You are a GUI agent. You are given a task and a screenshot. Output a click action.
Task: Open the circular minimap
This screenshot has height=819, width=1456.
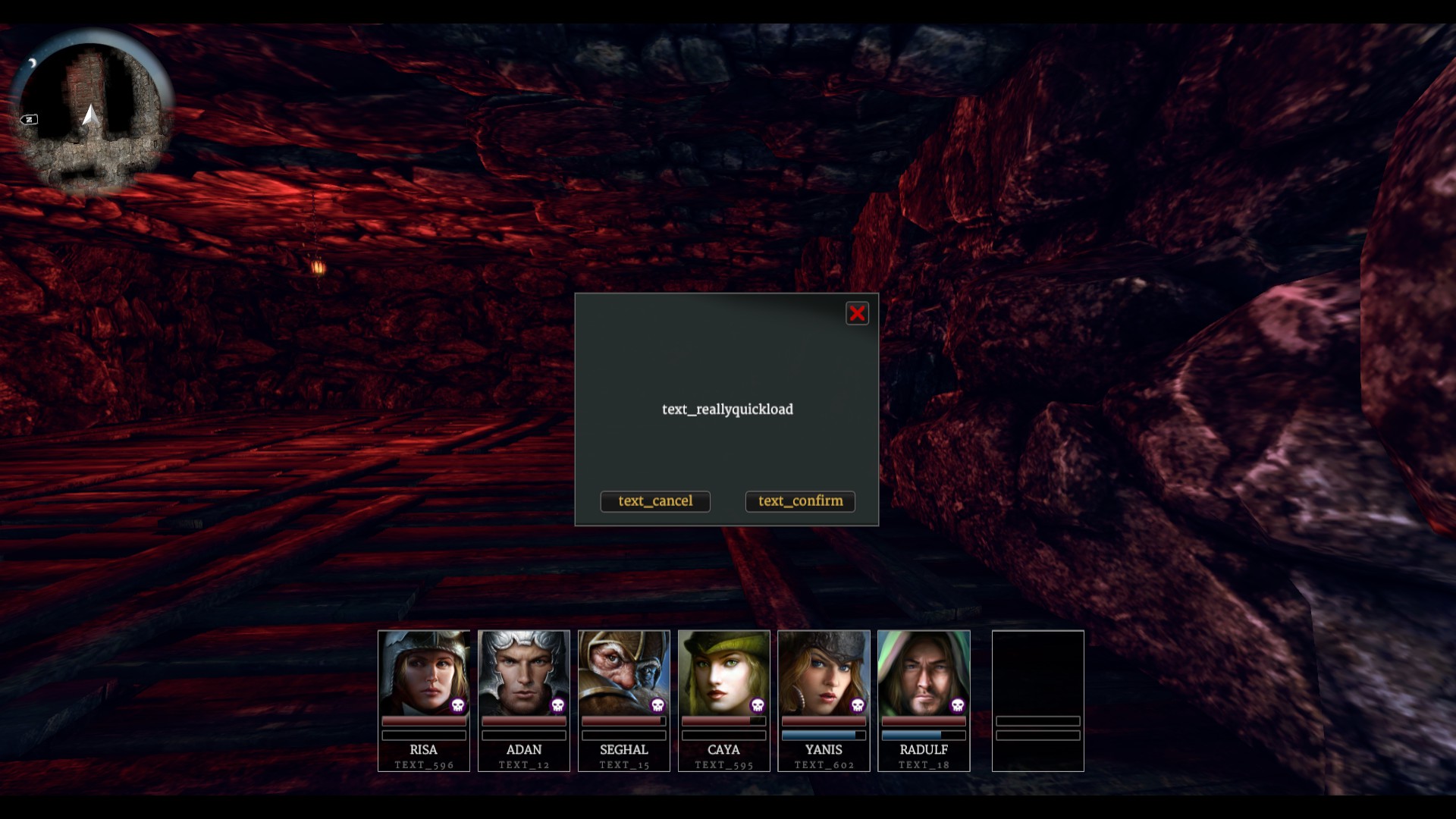coord(91,114)
